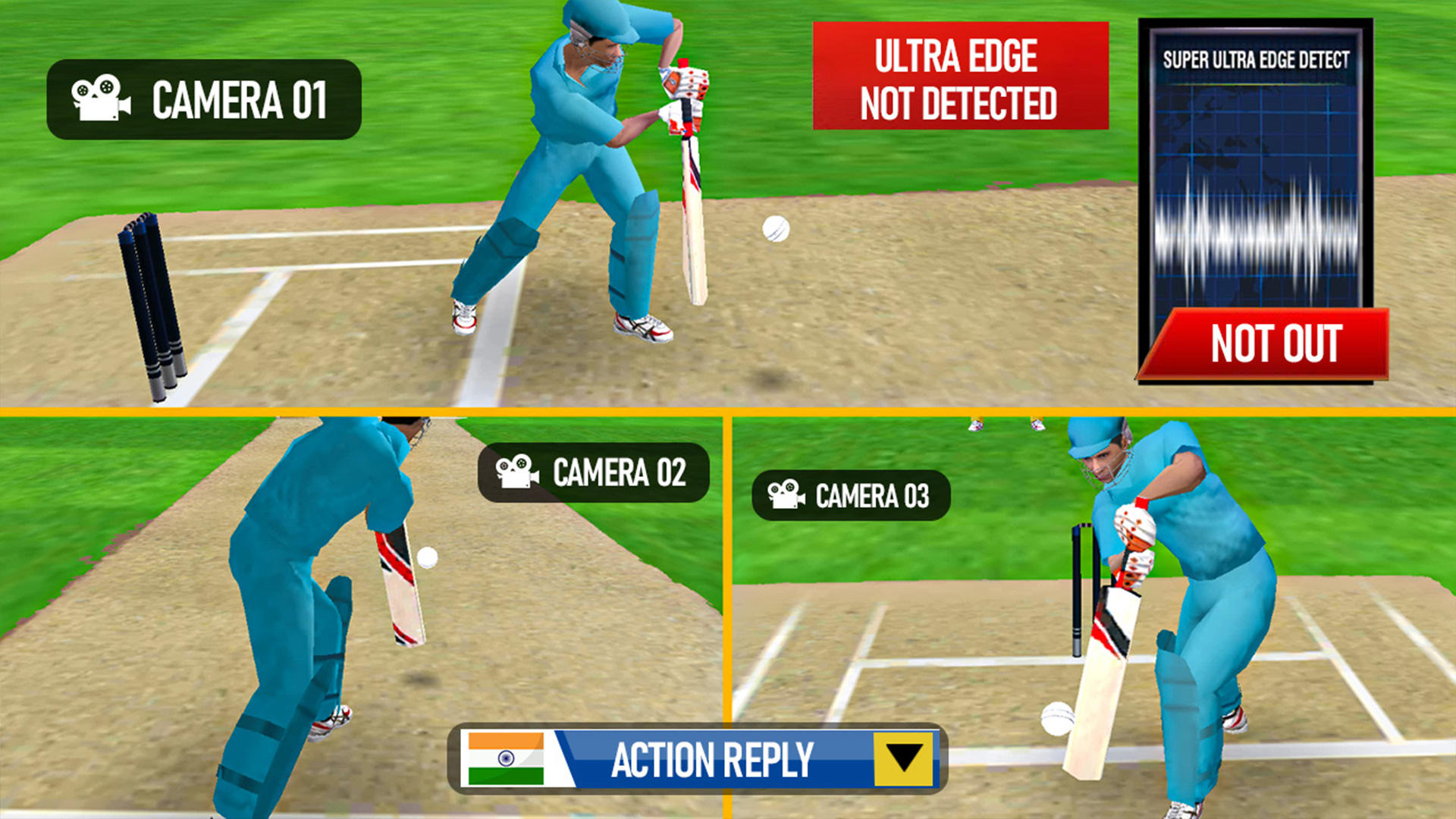Click the Camera 01 video camera icon

click(101, 98)
